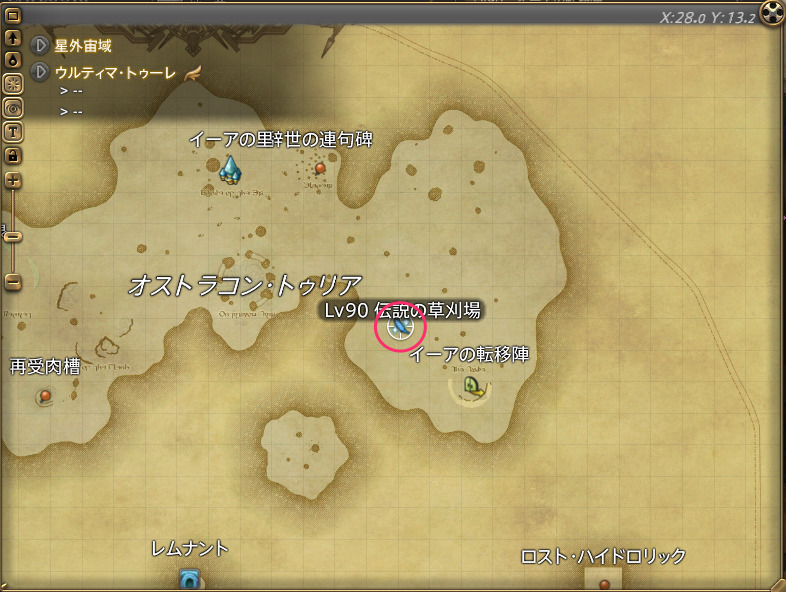Select the イーアの里 aetheryte crystal marker

[231, 171]
